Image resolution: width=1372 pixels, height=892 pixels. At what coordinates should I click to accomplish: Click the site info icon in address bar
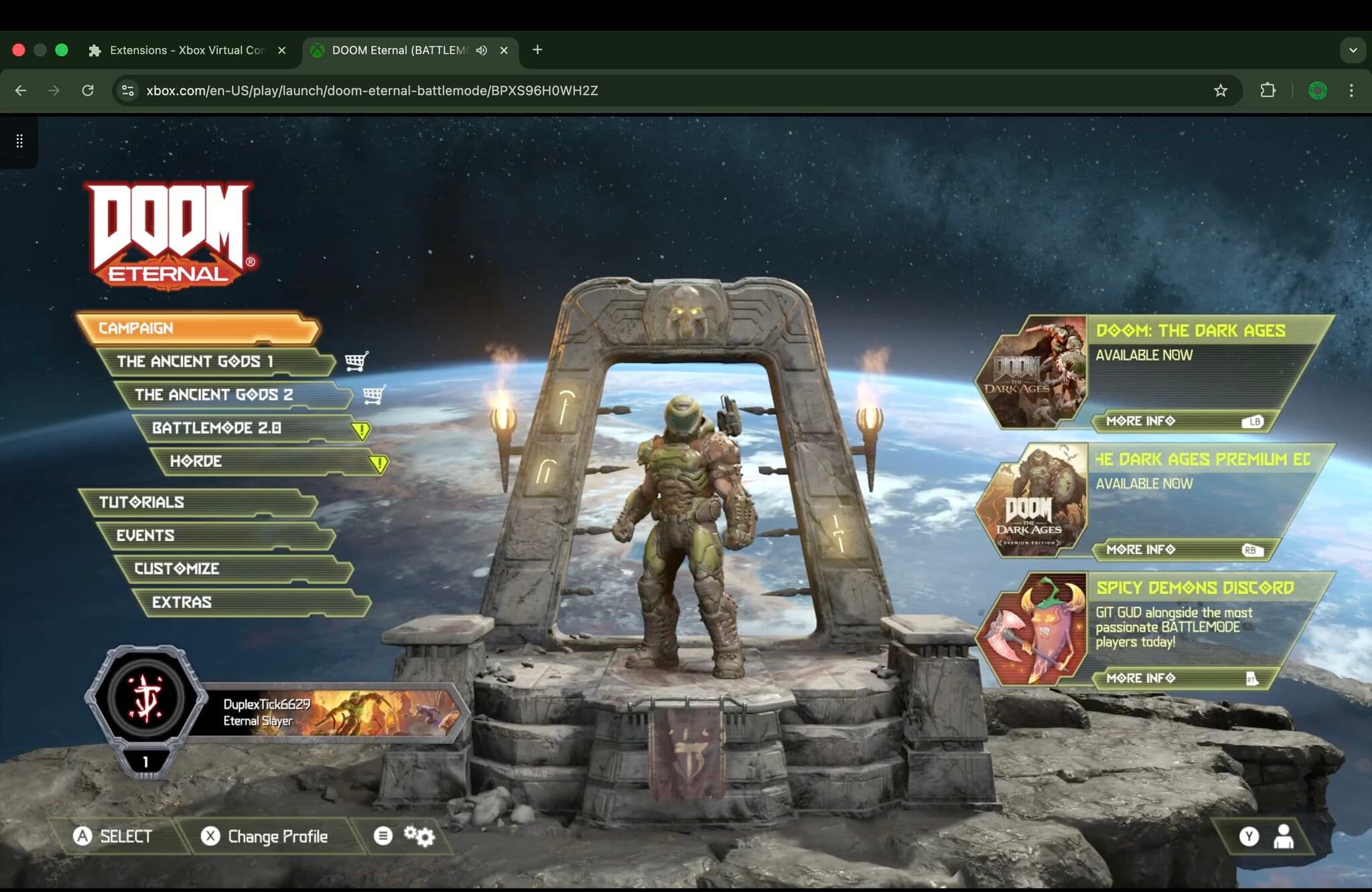pyautogui.click(x=127, y=90)
